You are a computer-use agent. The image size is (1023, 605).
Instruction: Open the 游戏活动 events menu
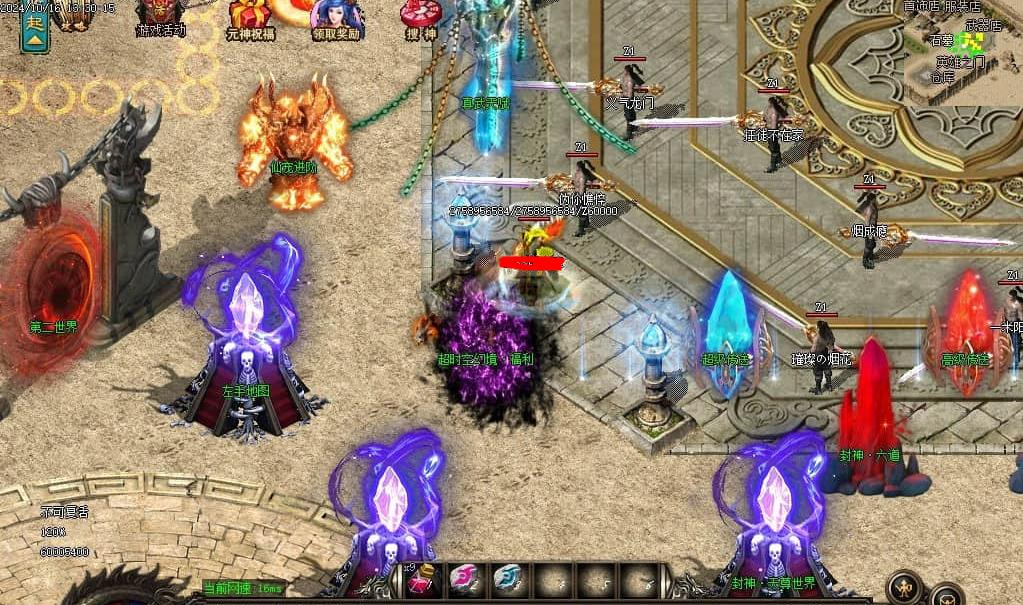coord(160,17)
